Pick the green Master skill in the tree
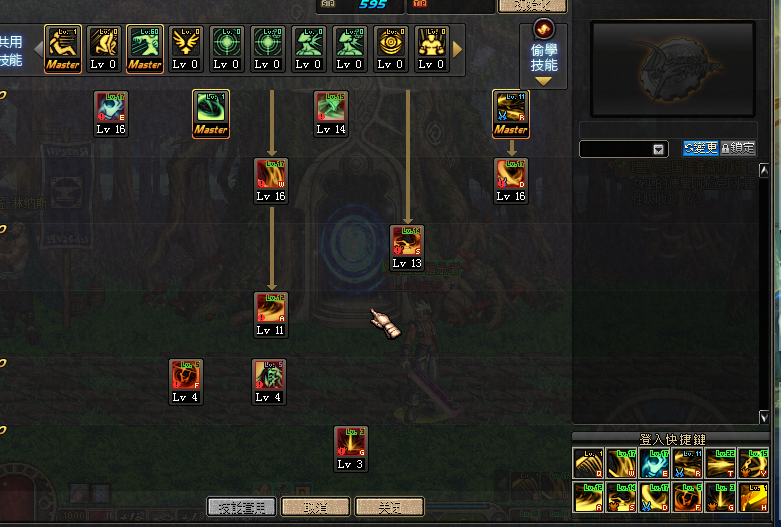The width and height of the screenshot is (781, 527). pos(211,107)
